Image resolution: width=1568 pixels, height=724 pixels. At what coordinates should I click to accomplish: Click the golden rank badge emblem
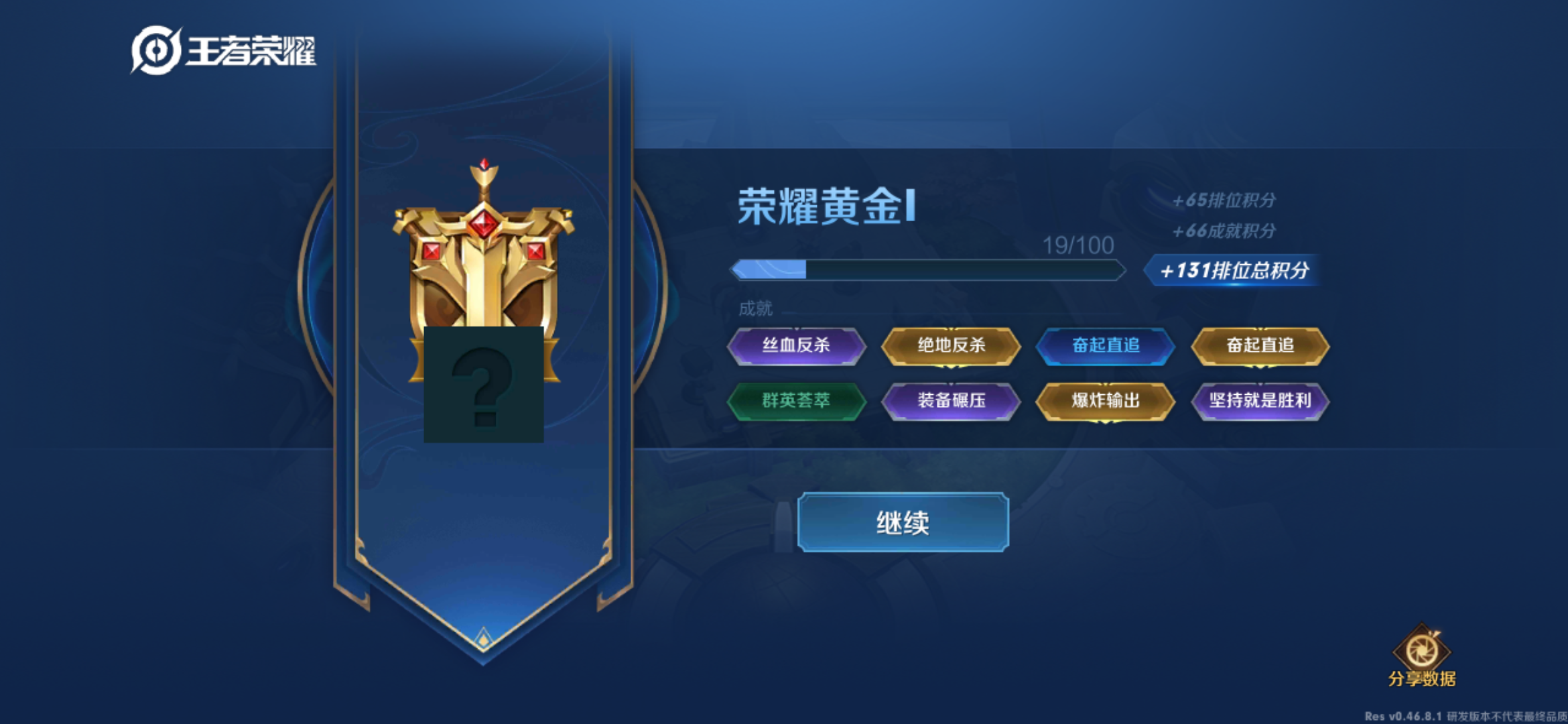(484, 282)
